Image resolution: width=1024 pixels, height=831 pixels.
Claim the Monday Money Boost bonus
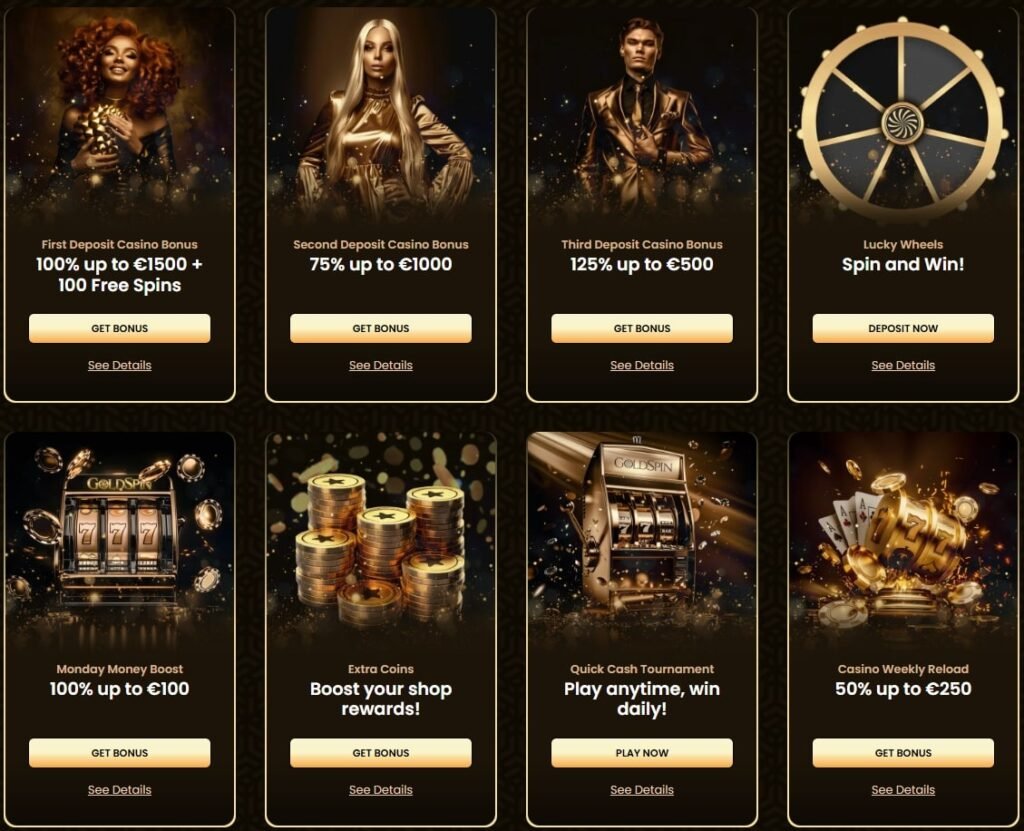tap(119, 753)
